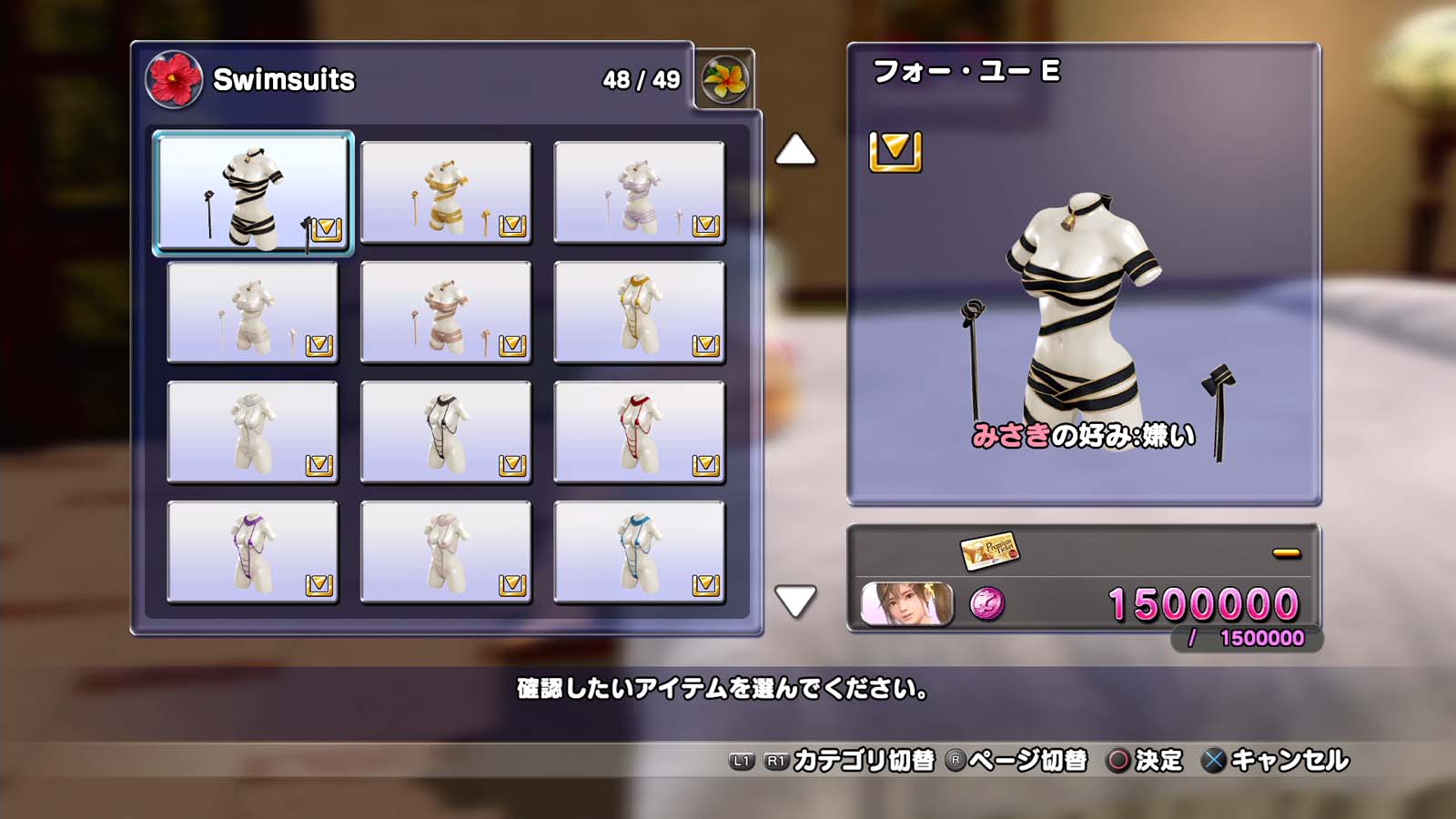Select the blue sling swimsuit
Image resolution: width=1456 pixels, height=819 pixels.
click(639, 551)
